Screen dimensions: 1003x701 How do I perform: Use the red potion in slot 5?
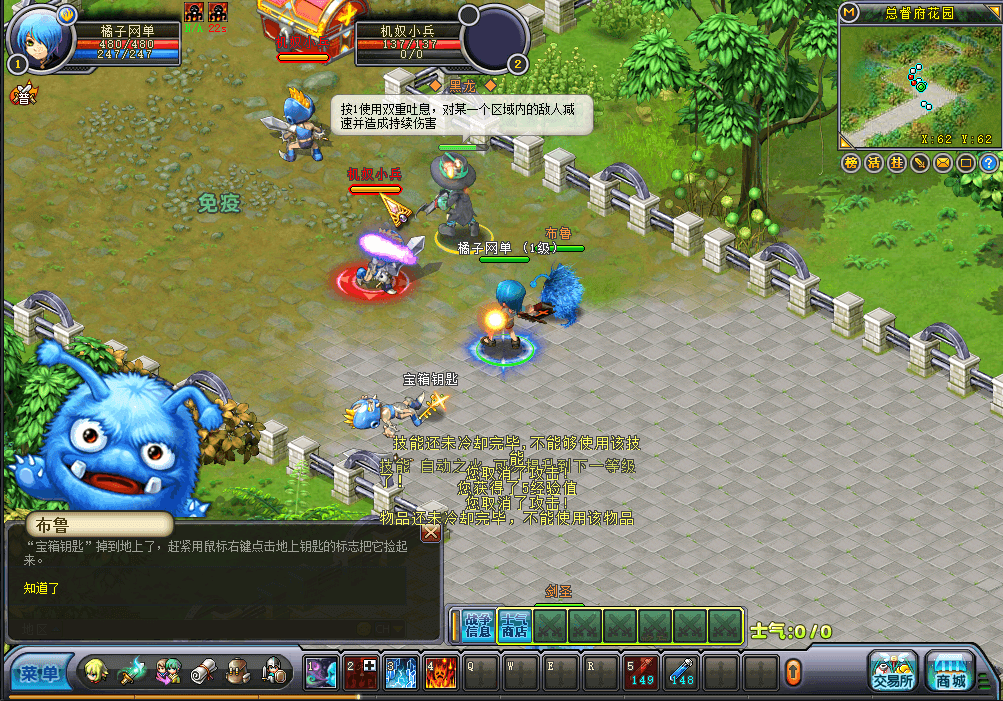641,672
